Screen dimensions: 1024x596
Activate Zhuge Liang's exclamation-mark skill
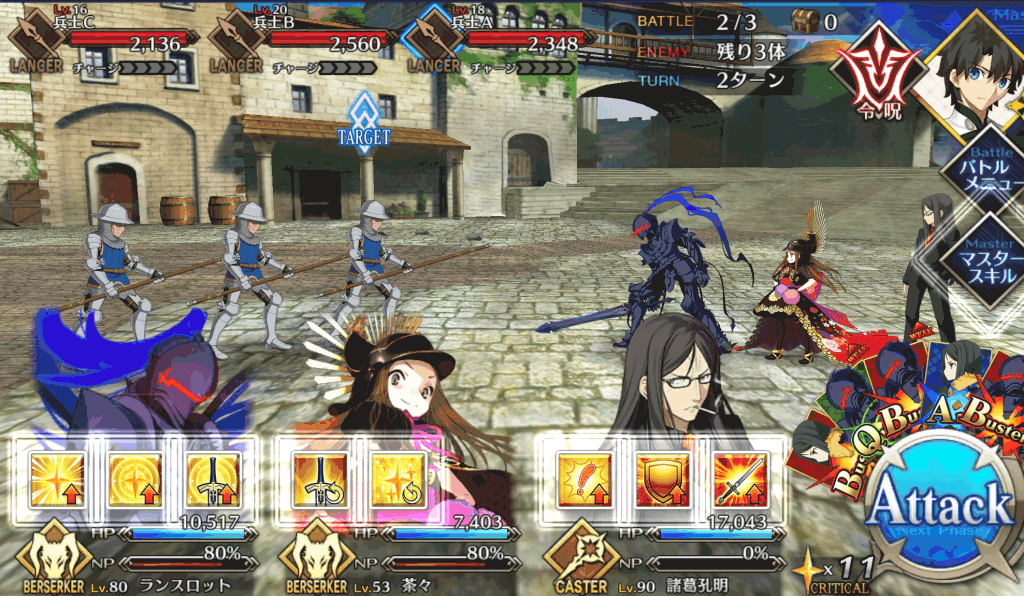click(x=582, y=479)
